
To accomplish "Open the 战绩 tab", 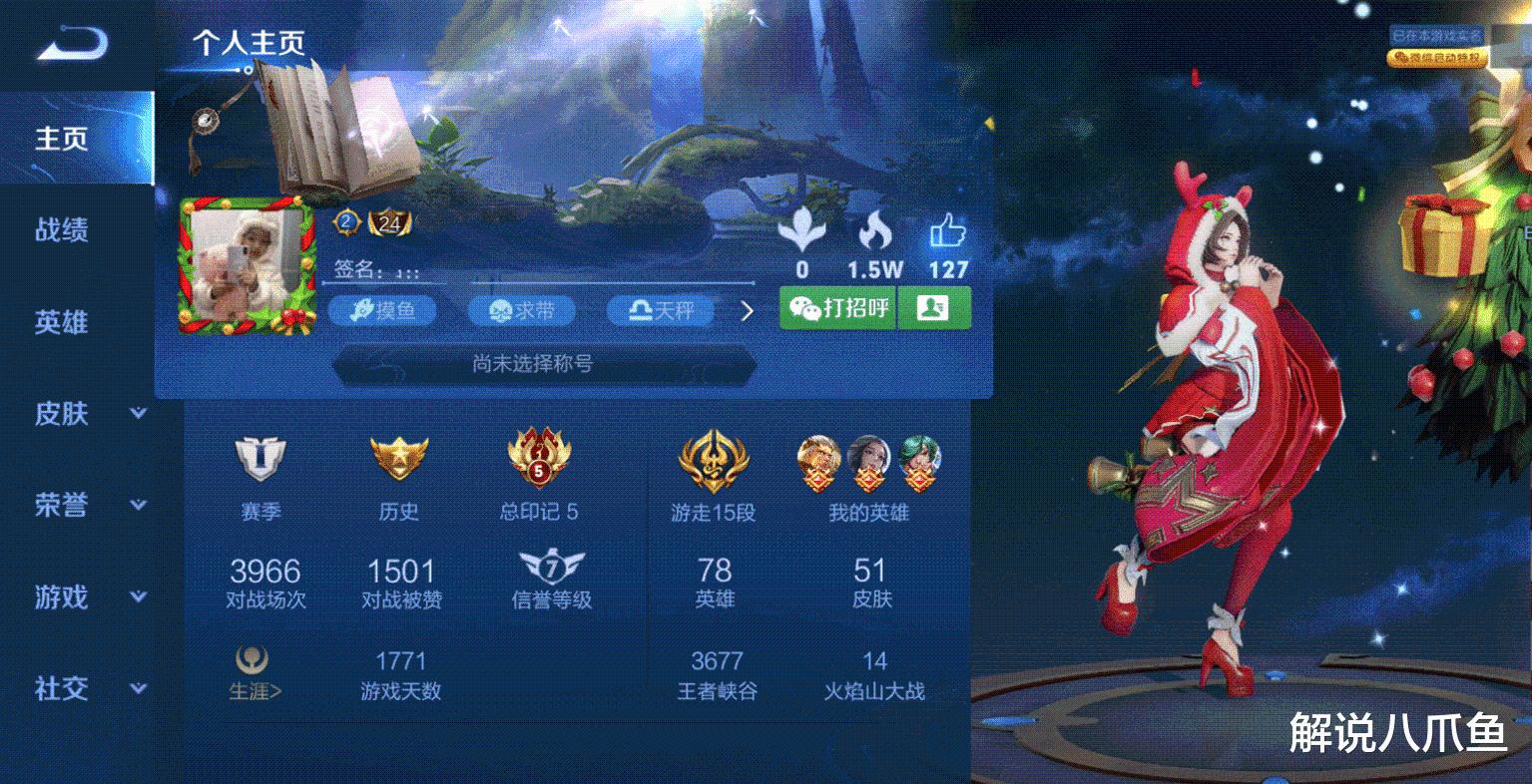I will [x=62, y=230].
